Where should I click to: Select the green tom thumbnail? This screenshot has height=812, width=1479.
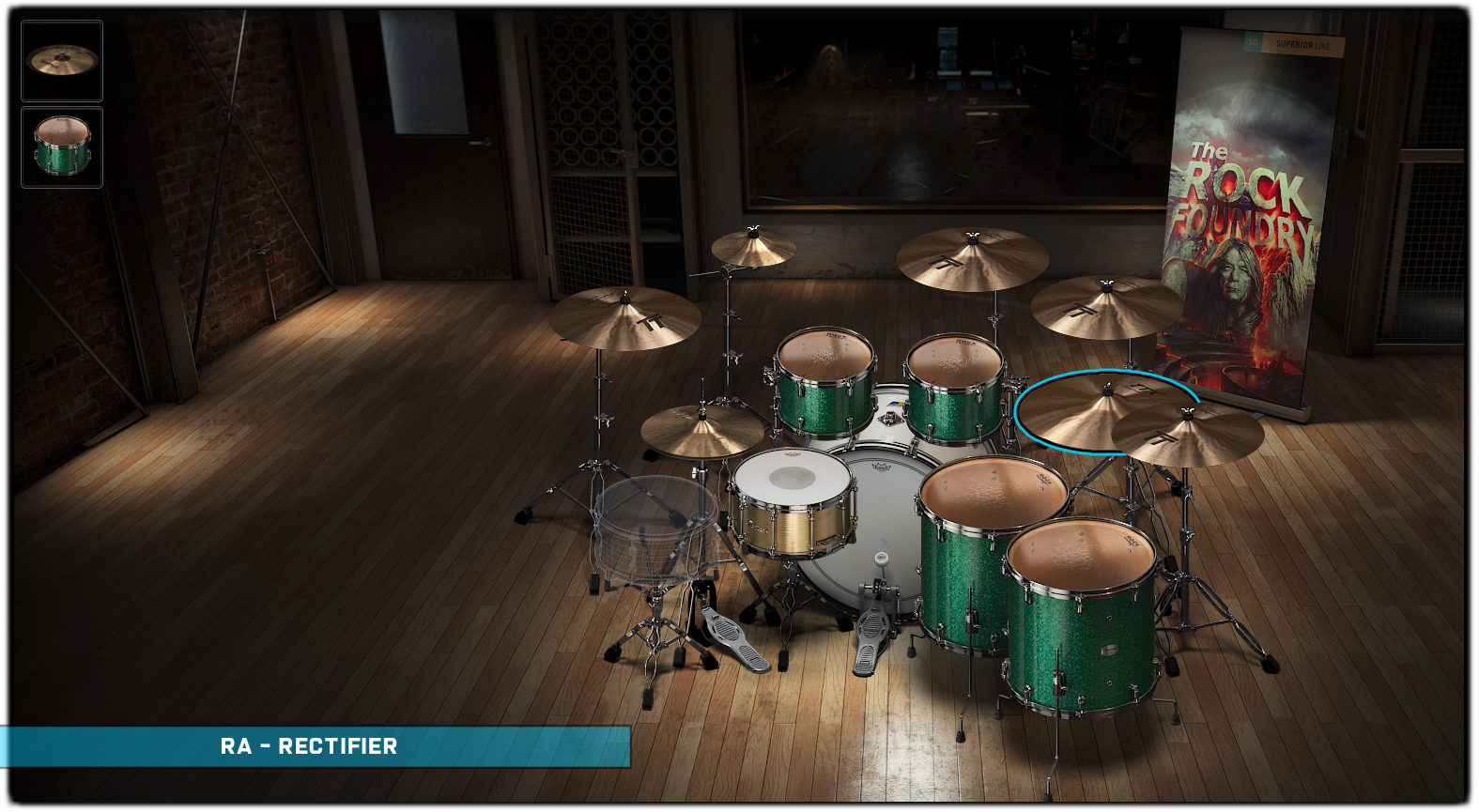[x=62, y=147]
